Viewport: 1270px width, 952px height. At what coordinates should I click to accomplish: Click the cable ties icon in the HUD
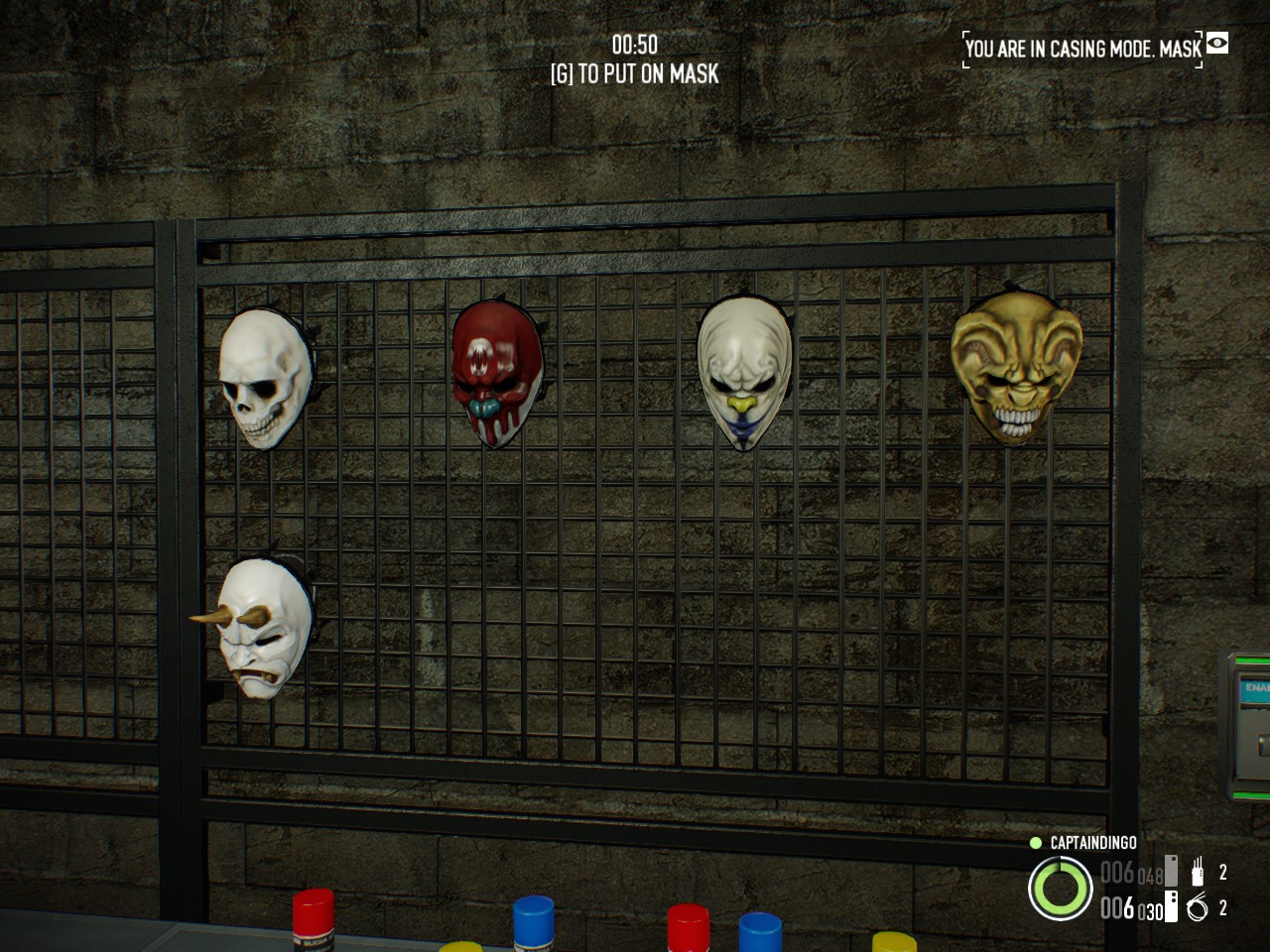coord(1197,906)
